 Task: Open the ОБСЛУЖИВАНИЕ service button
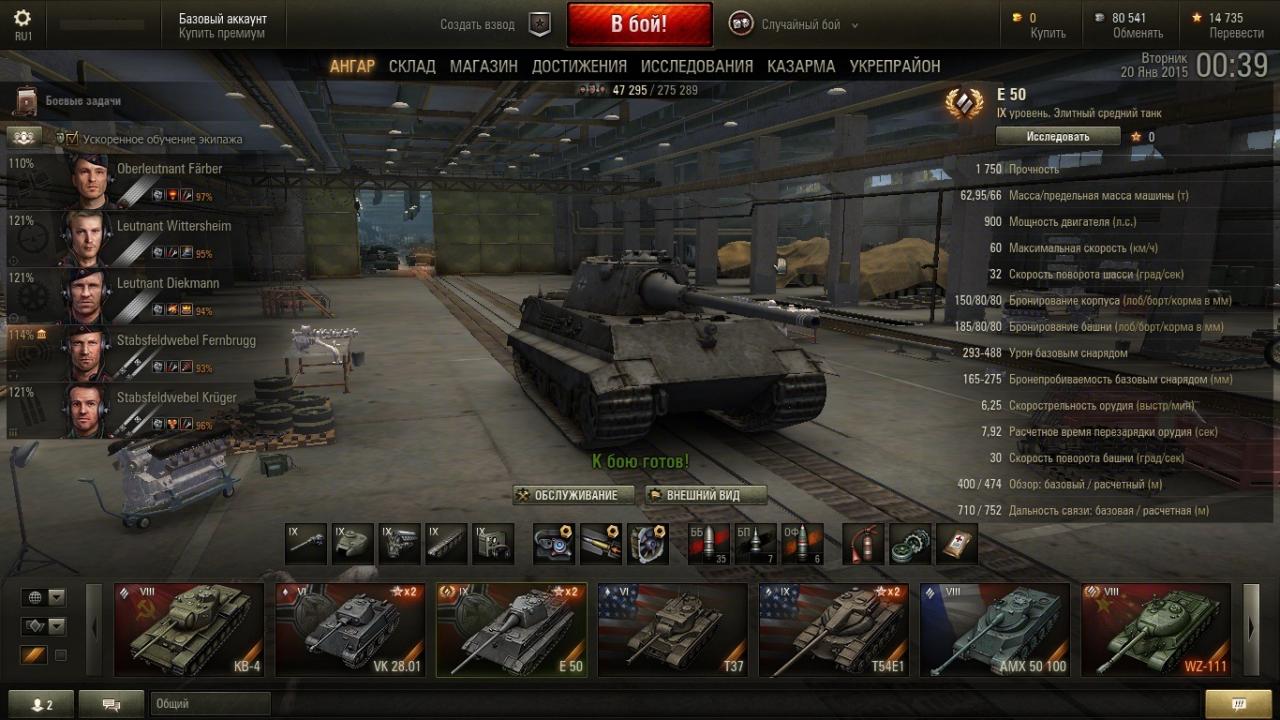pos(574,495)
